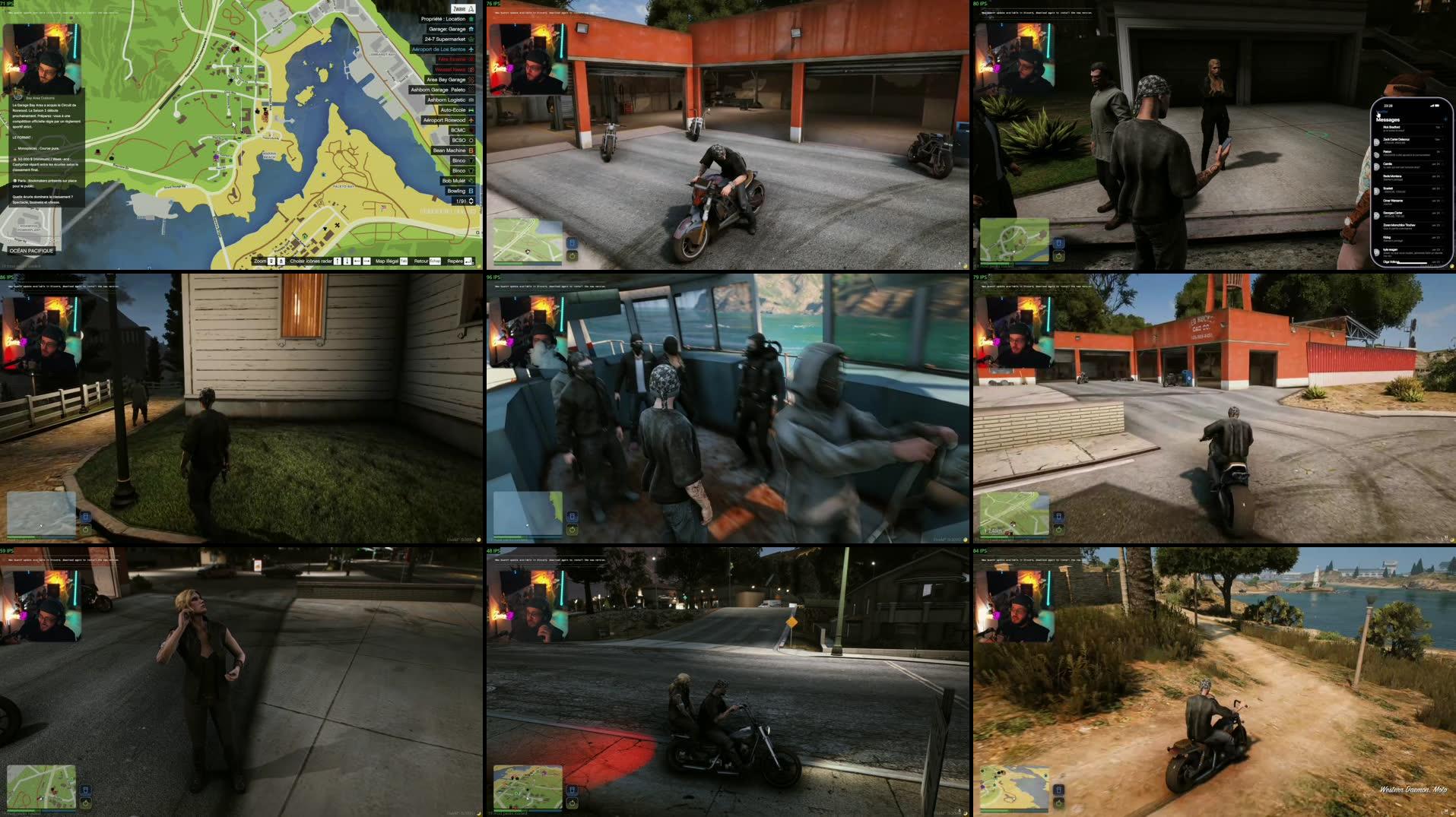
Task: Select the "Area Bay Garage" legend entry
Action: coord(447,79)
